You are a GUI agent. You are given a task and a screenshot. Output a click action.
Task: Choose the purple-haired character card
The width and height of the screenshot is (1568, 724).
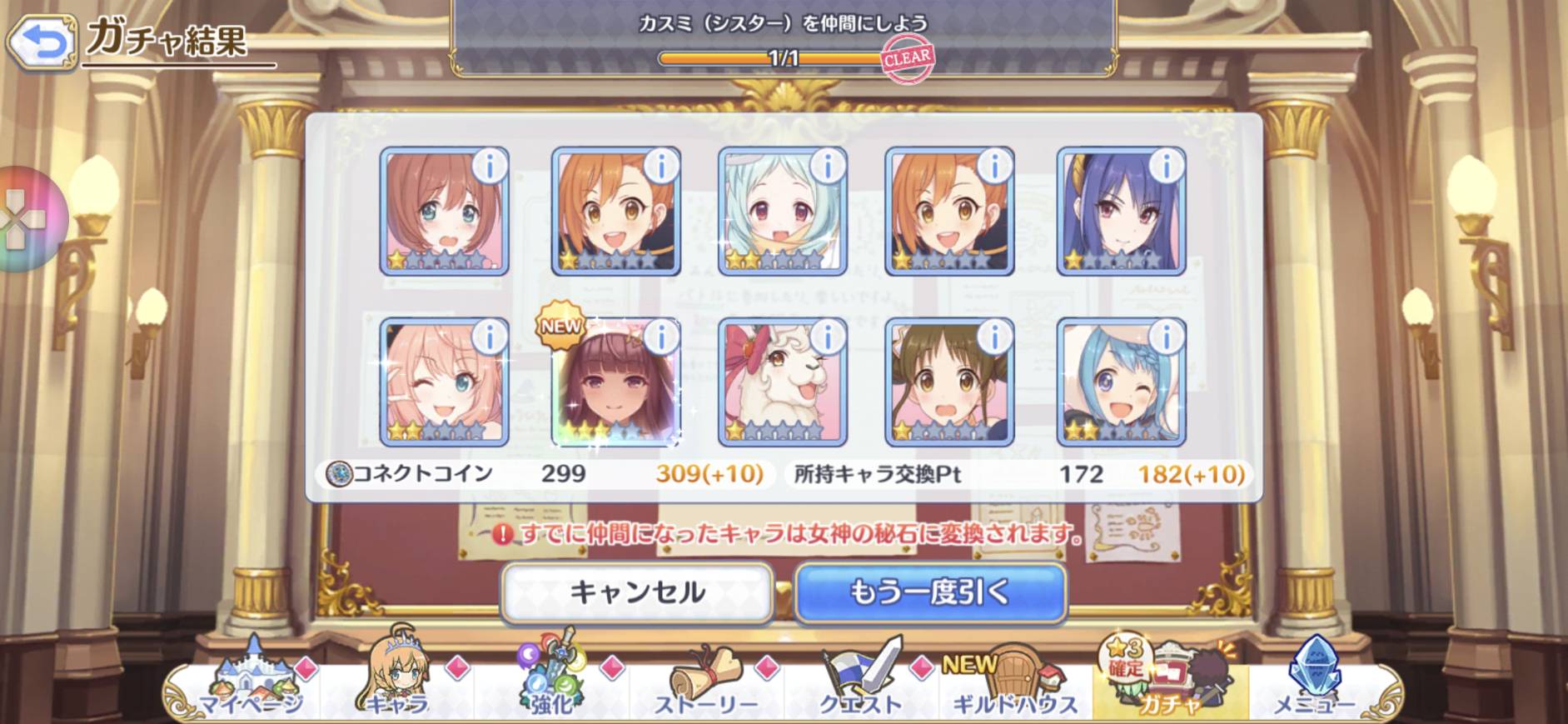1120,212
